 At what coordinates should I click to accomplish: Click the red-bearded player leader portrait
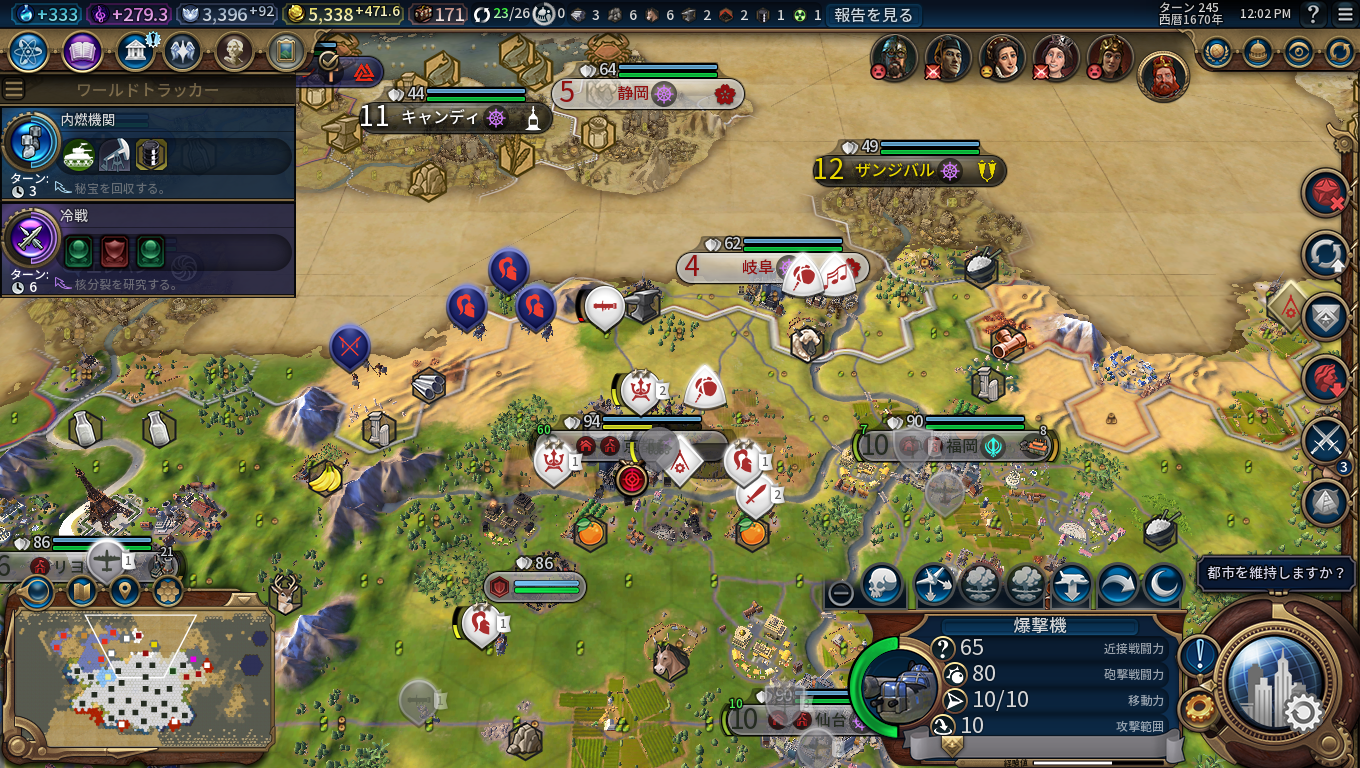(1162, 76)
